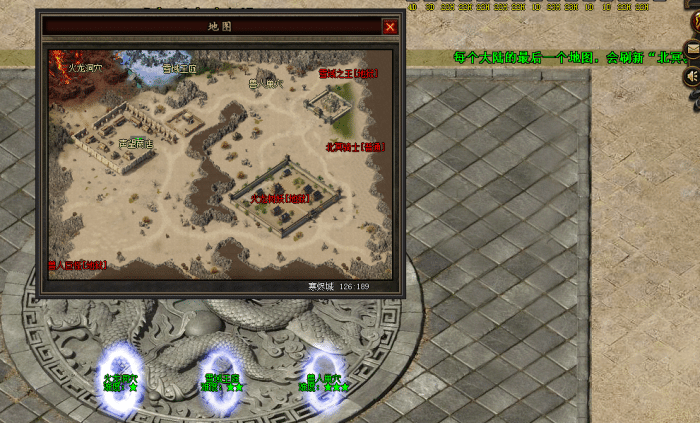Click the 北冥战士 marker on the map
The width and height of the screenshot is (700, 423).
click(x=354, y=146)
